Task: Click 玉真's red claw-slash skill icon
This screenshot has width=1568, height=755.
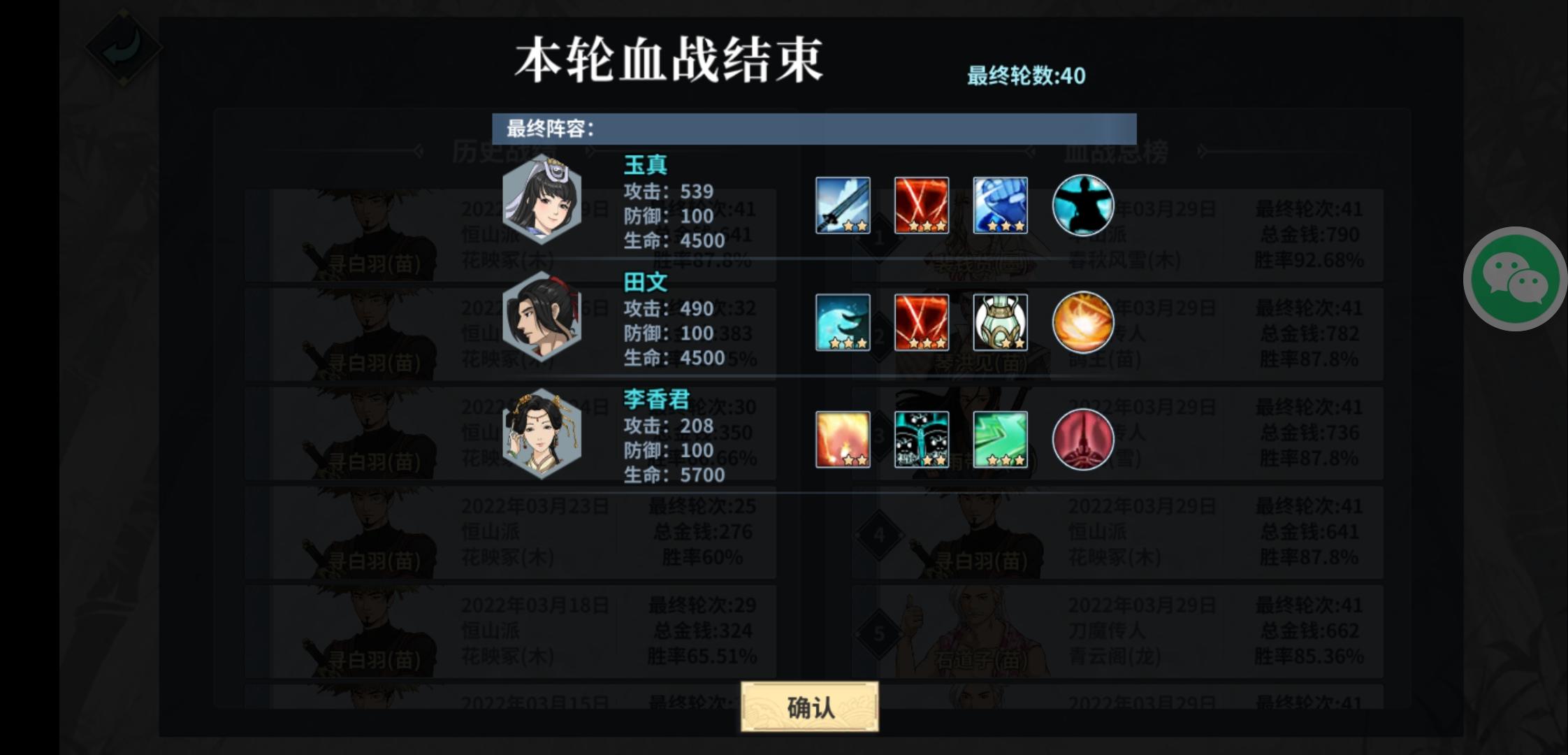Action: (x=922, y=206)
